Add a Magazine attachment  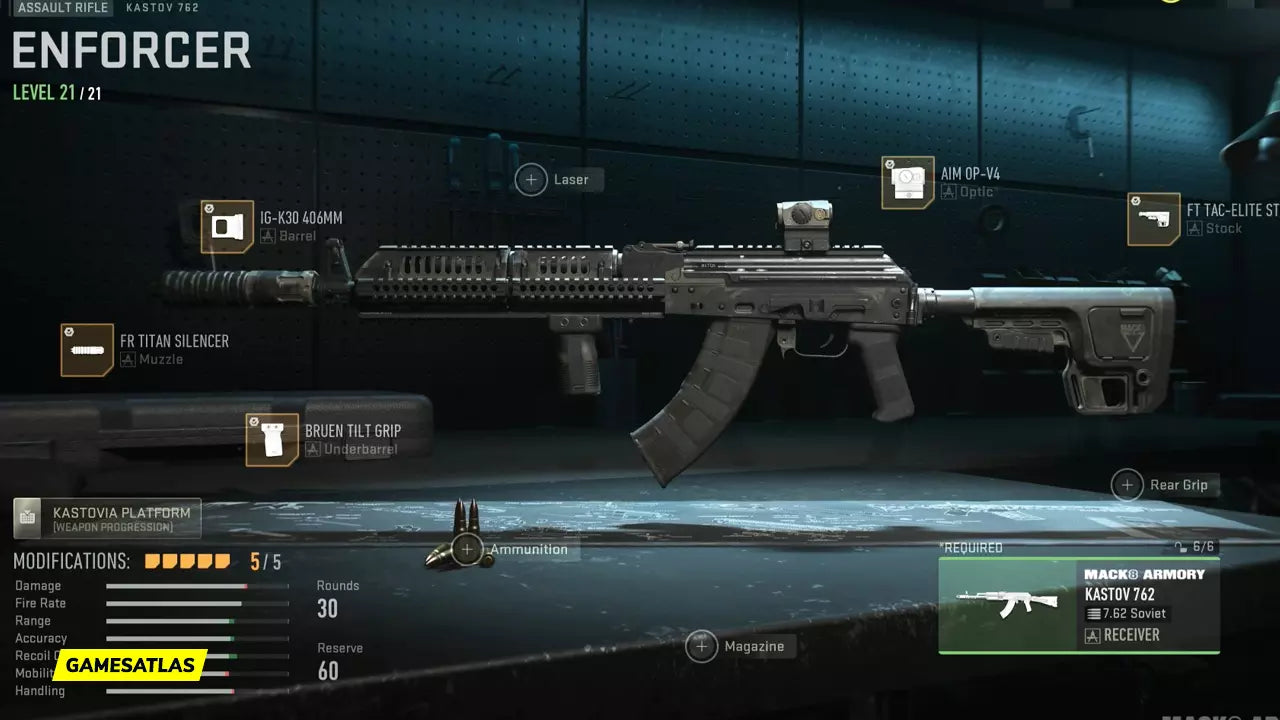tap(702, 646)
